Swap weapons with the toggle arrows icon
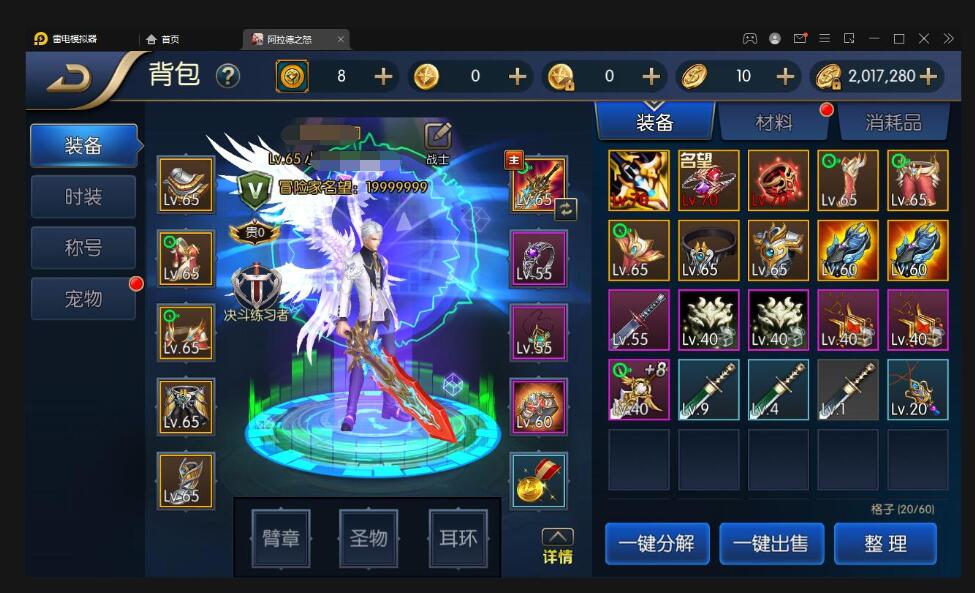 point(566,208)
